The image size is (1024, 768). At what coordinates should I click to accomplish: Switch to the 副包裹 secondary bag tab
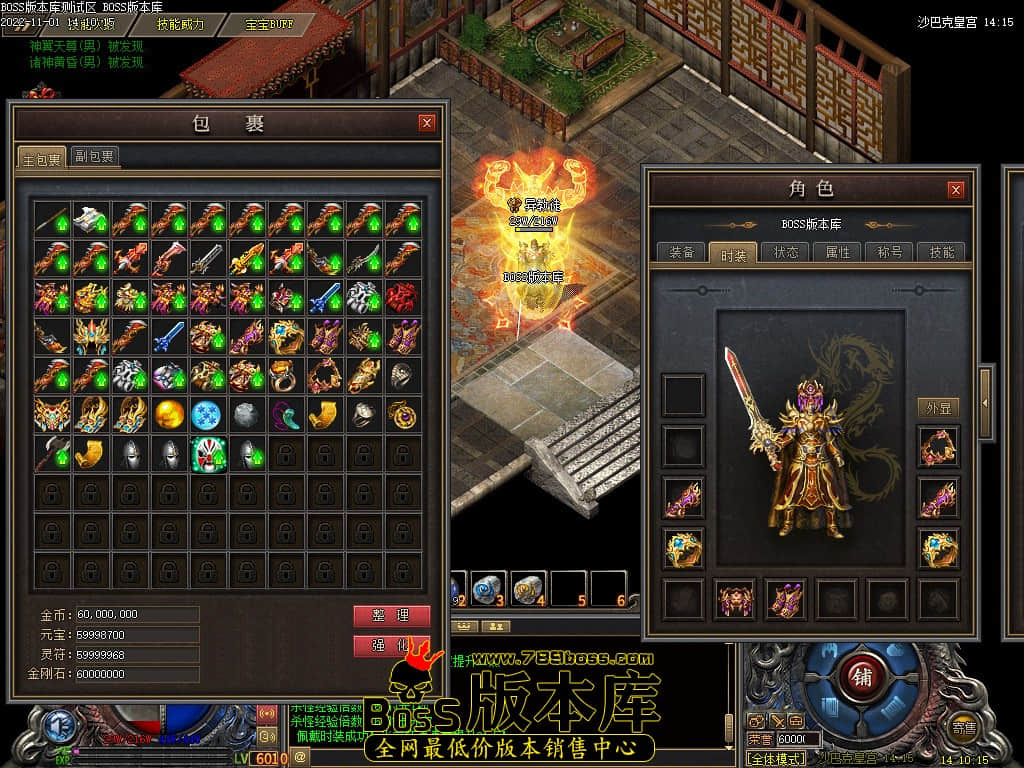pos(95,156)
